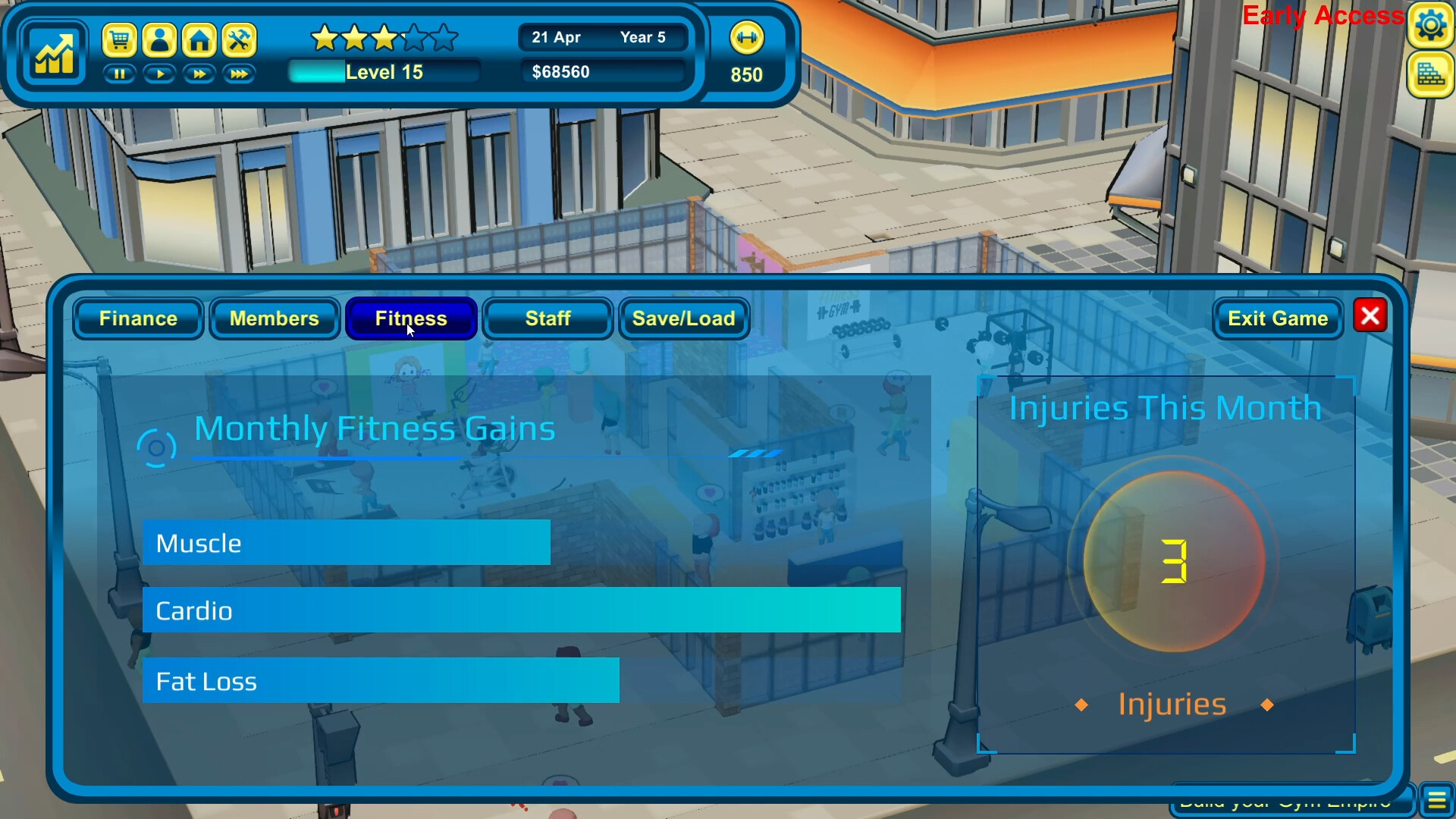
Task: Select the home icon on the toolbar
Action: pyautogui.click(x=199, y=40)
